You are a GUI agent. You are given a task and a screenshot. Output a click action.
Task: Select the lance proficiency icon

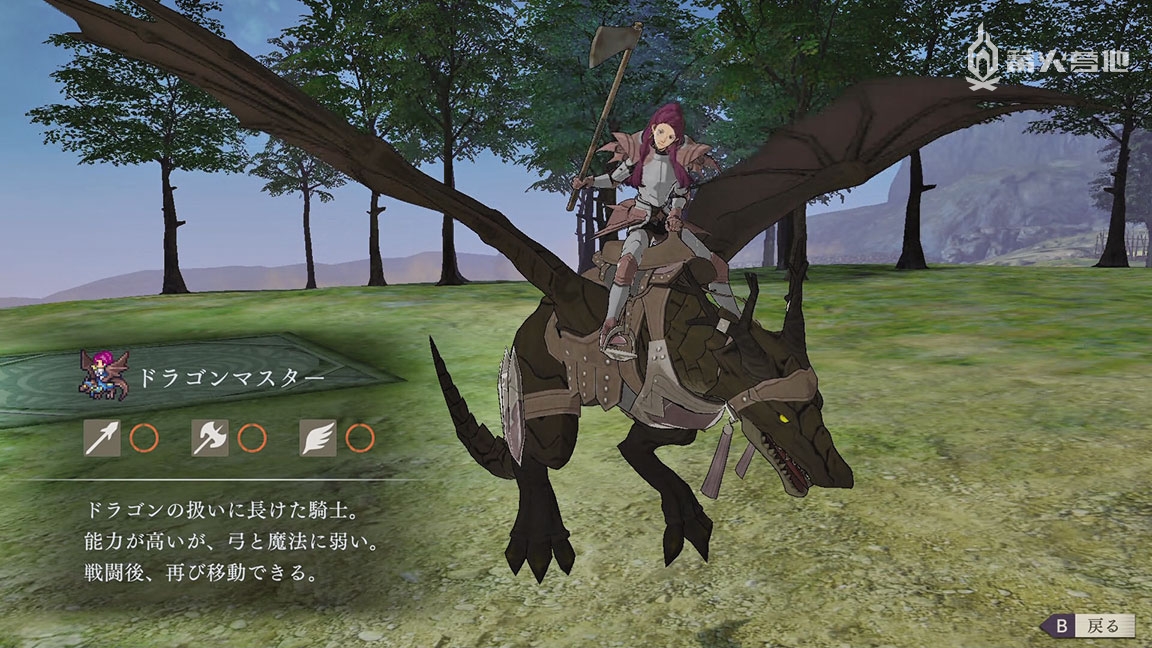(103, 437)
